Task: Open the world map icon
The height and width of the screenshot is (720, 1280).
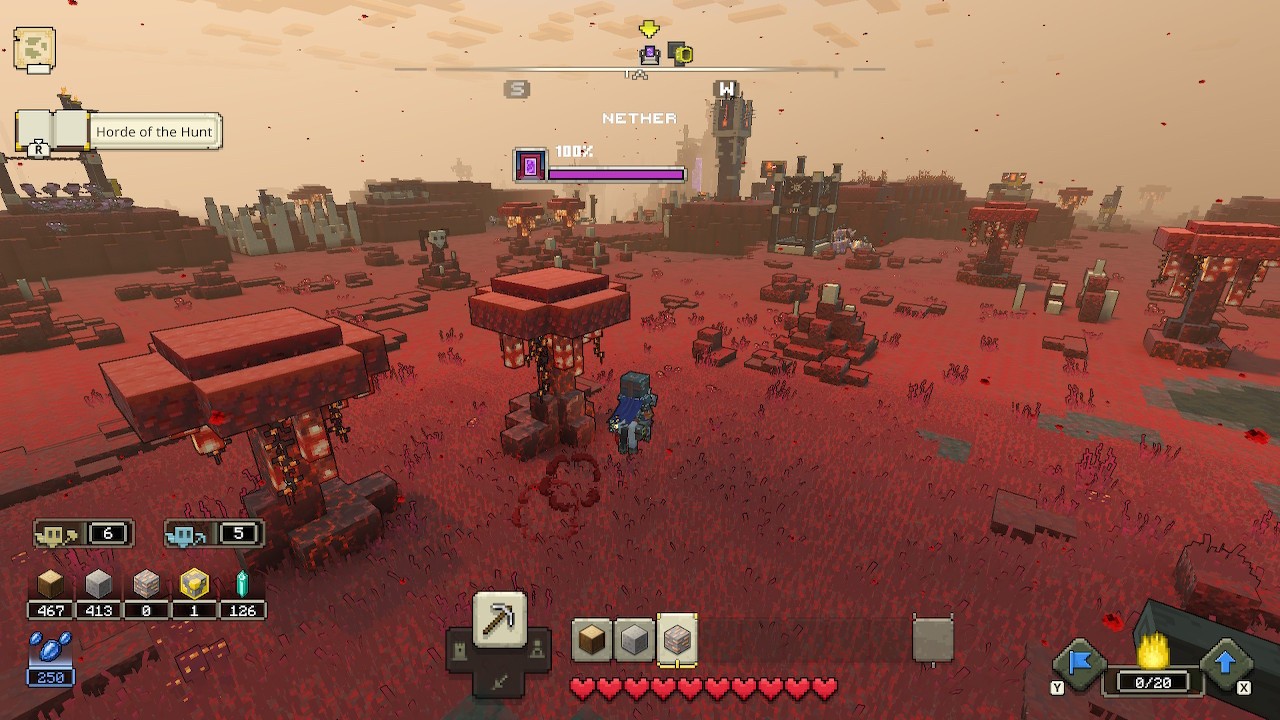Action: (x=34, y=49)
